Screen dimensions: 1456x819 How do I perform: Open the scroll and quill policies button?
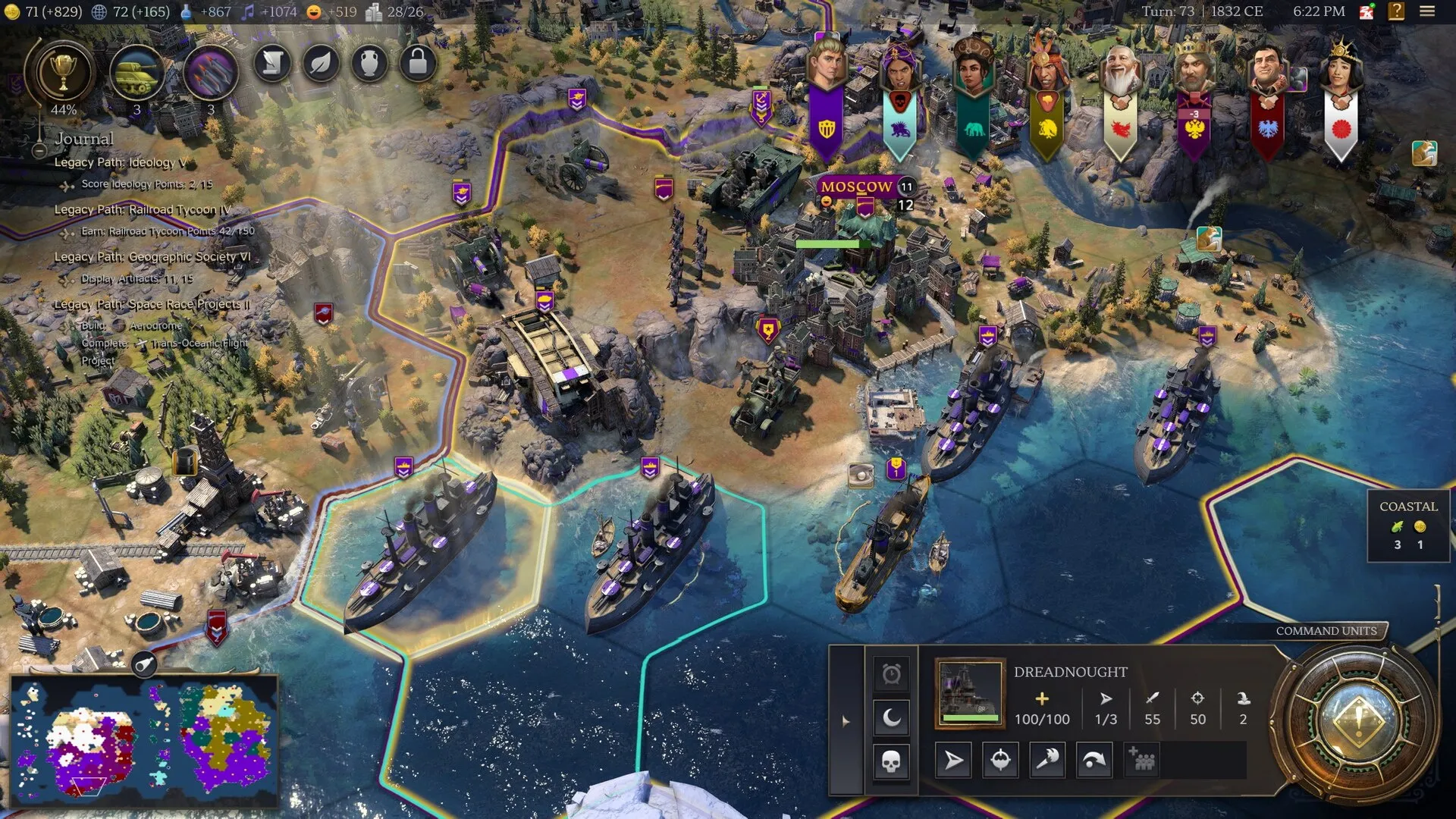tap(272, 63)
